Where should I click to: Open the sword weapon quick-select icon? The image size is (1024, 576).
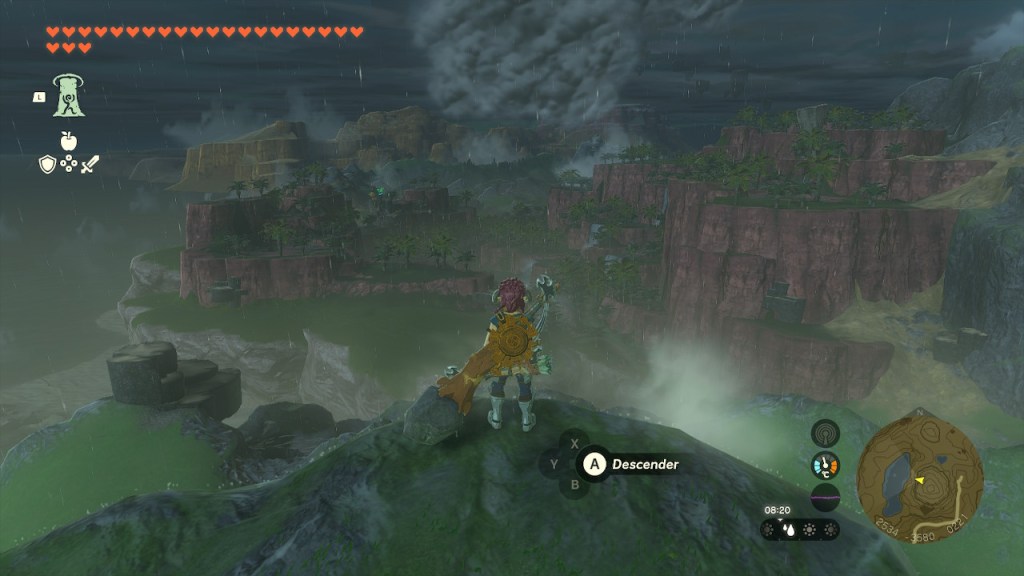(x=90, y=164)
